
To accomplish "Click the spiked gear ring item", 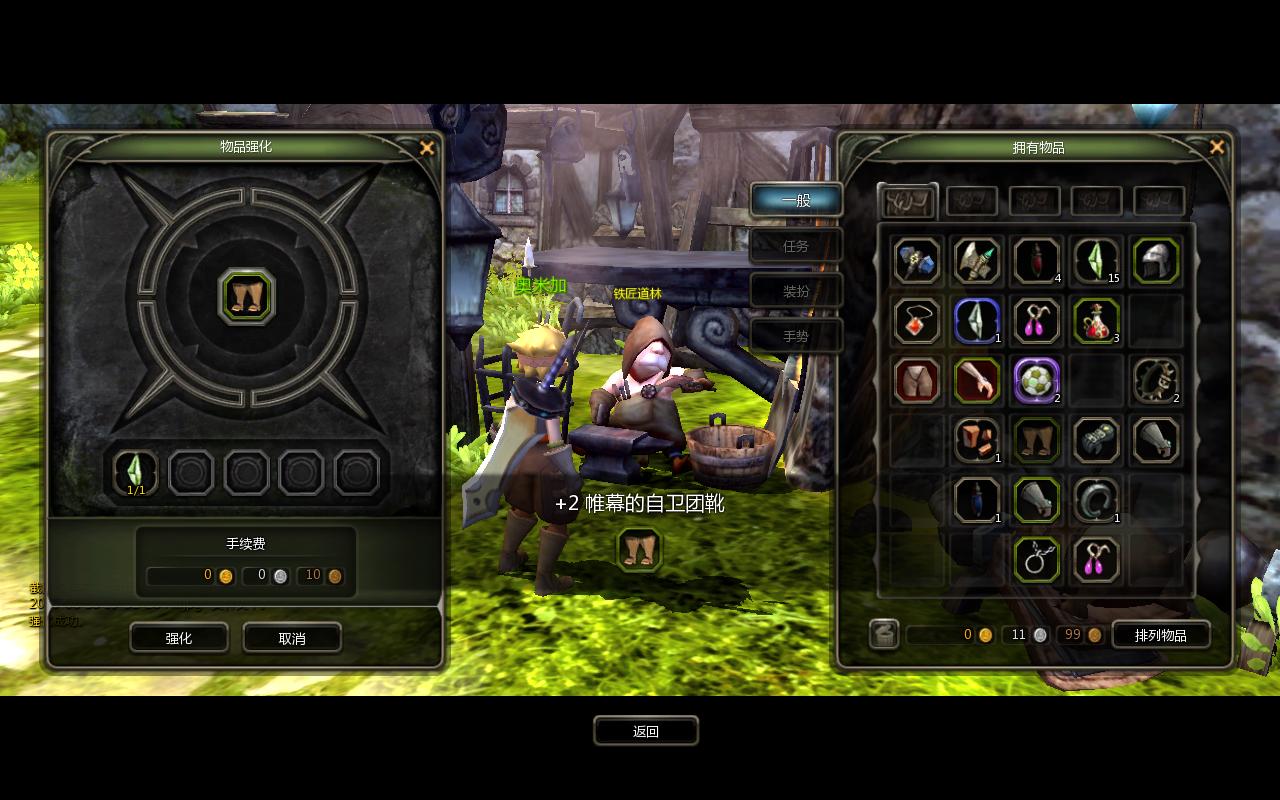I will [1156, 381].
